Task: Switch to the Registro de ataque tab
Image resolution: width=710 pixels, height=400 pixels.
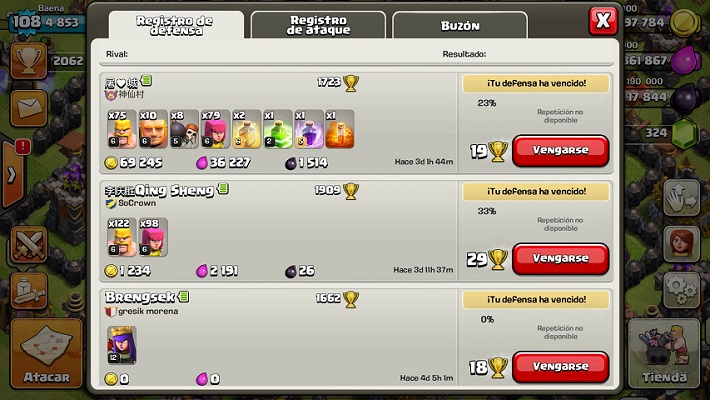Action: (318, 25)
